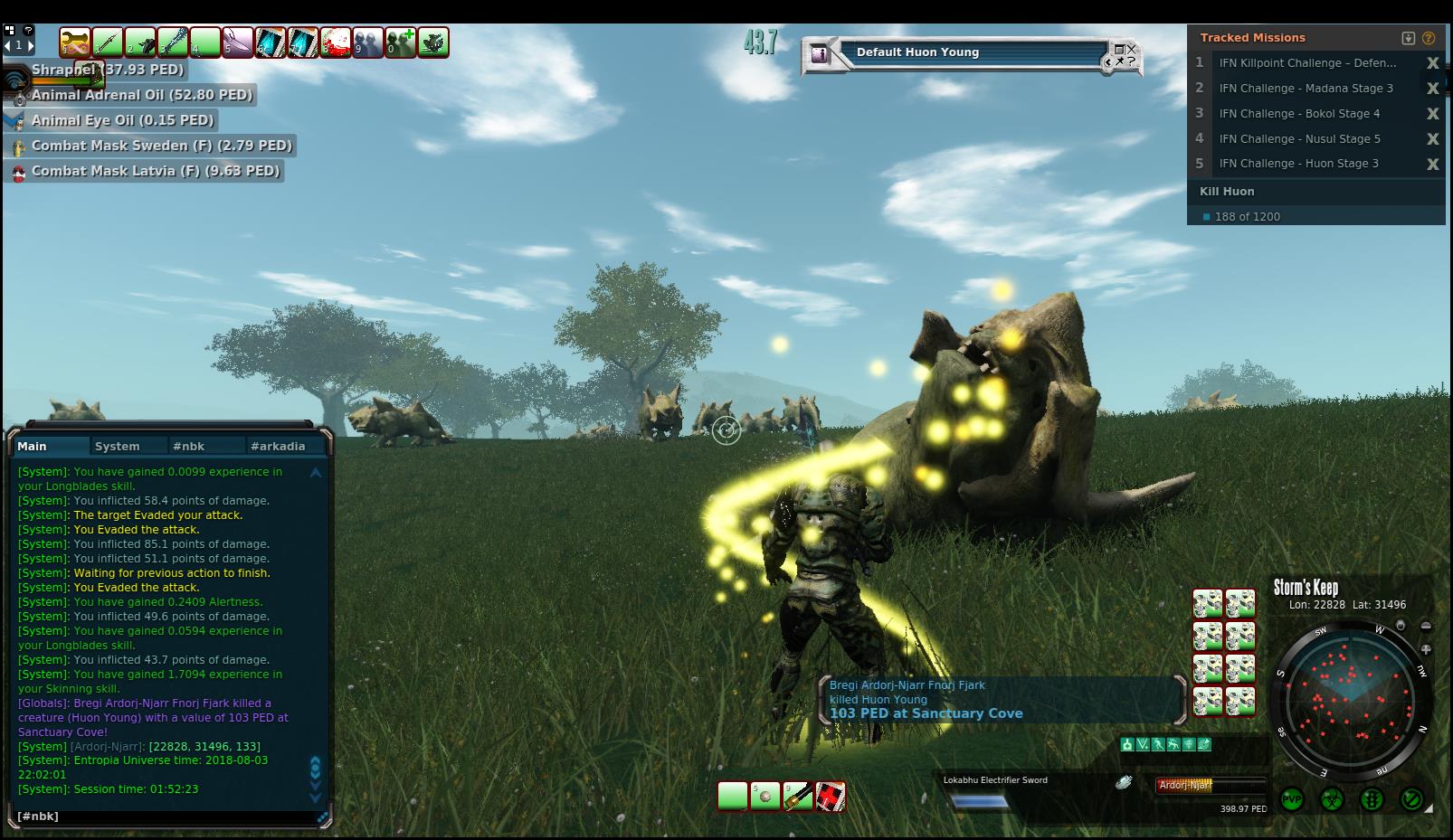
Task: Use the red-white medkit quick slot
Action: pyautogui.click(x=831, y=797)
